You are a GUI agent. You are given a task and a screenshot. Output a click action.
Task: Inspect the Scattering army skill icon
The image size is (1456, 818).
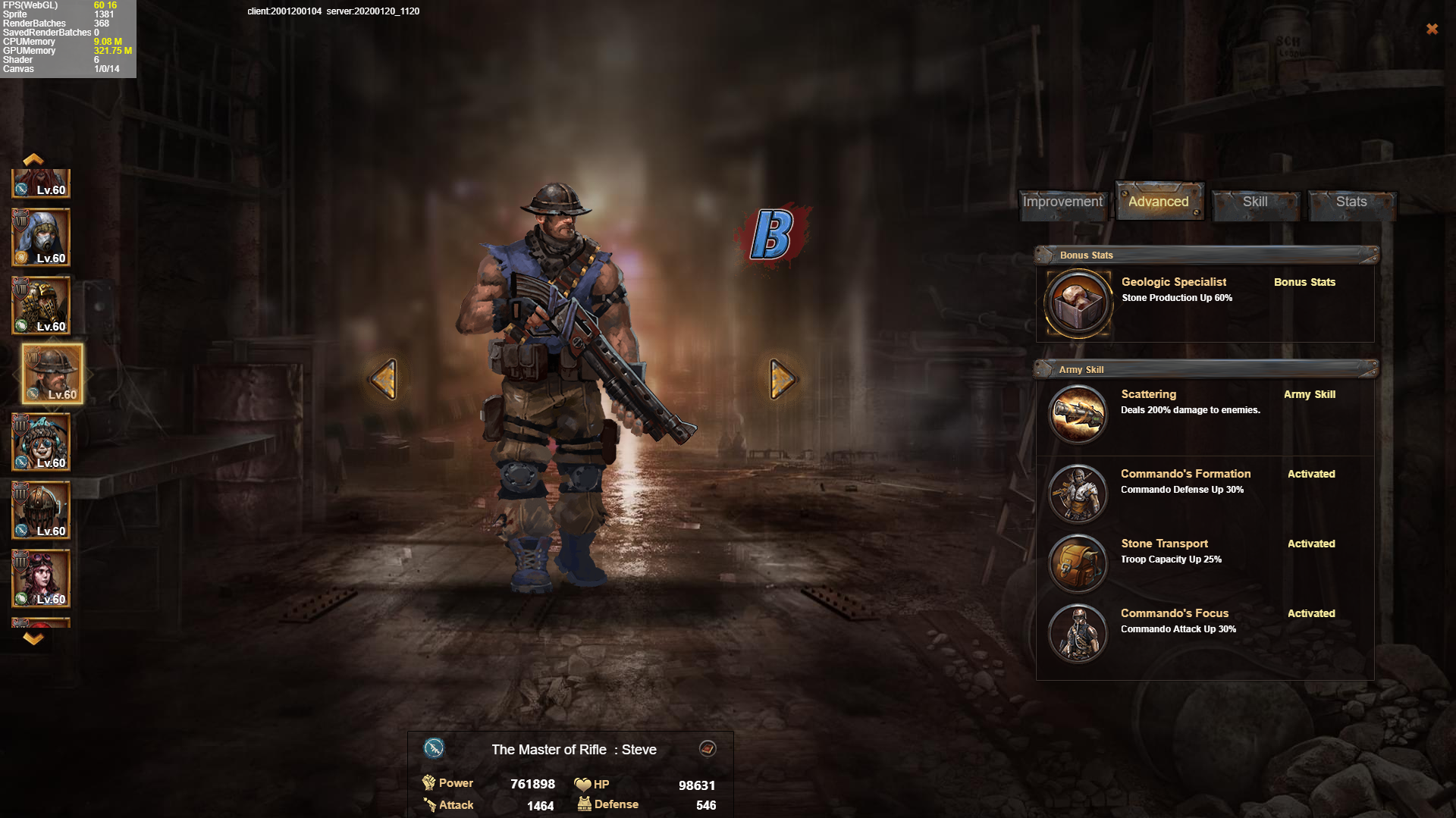coord(1078,414)
